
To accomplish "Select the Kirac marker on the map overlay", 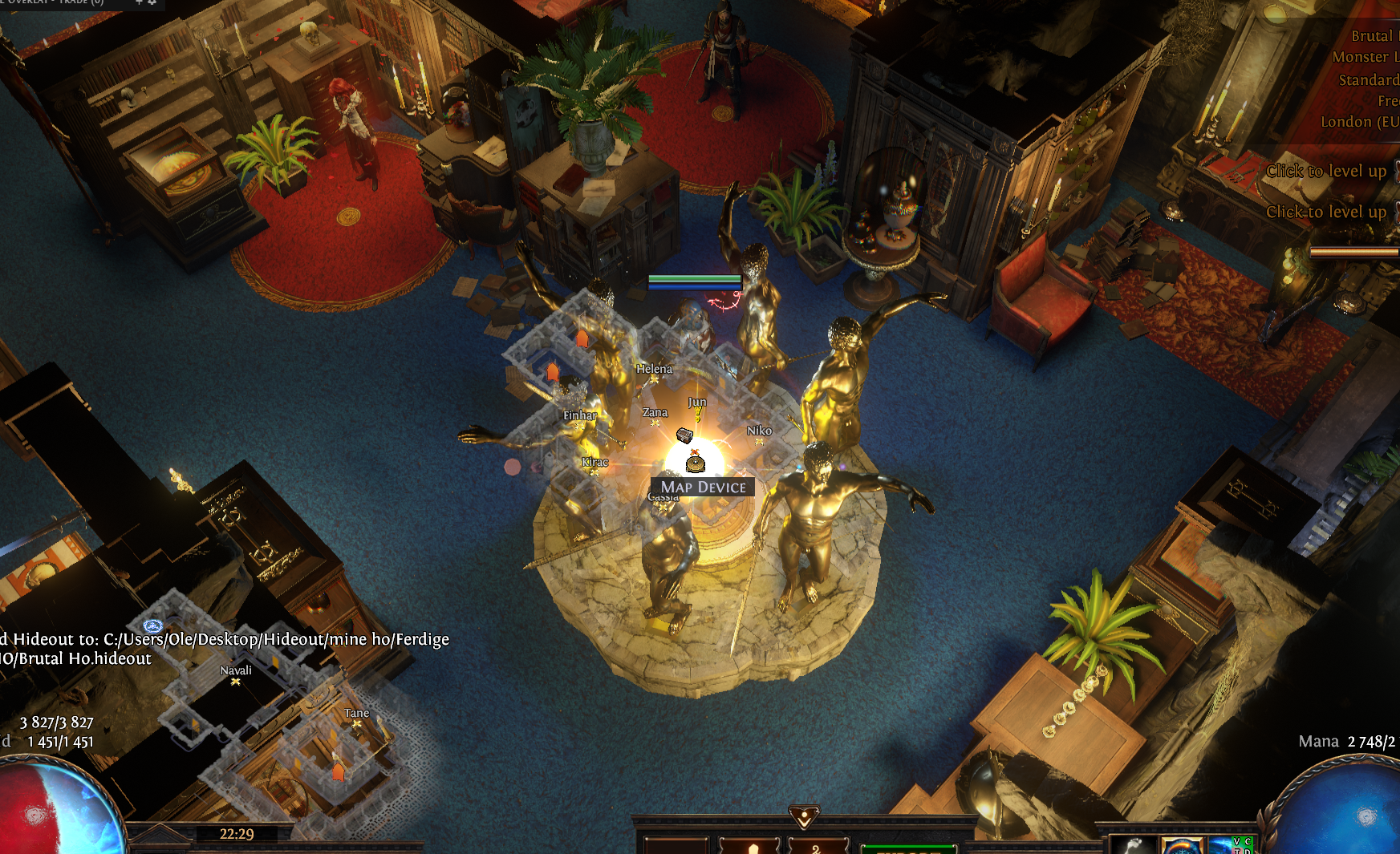I will coord(594,472).
